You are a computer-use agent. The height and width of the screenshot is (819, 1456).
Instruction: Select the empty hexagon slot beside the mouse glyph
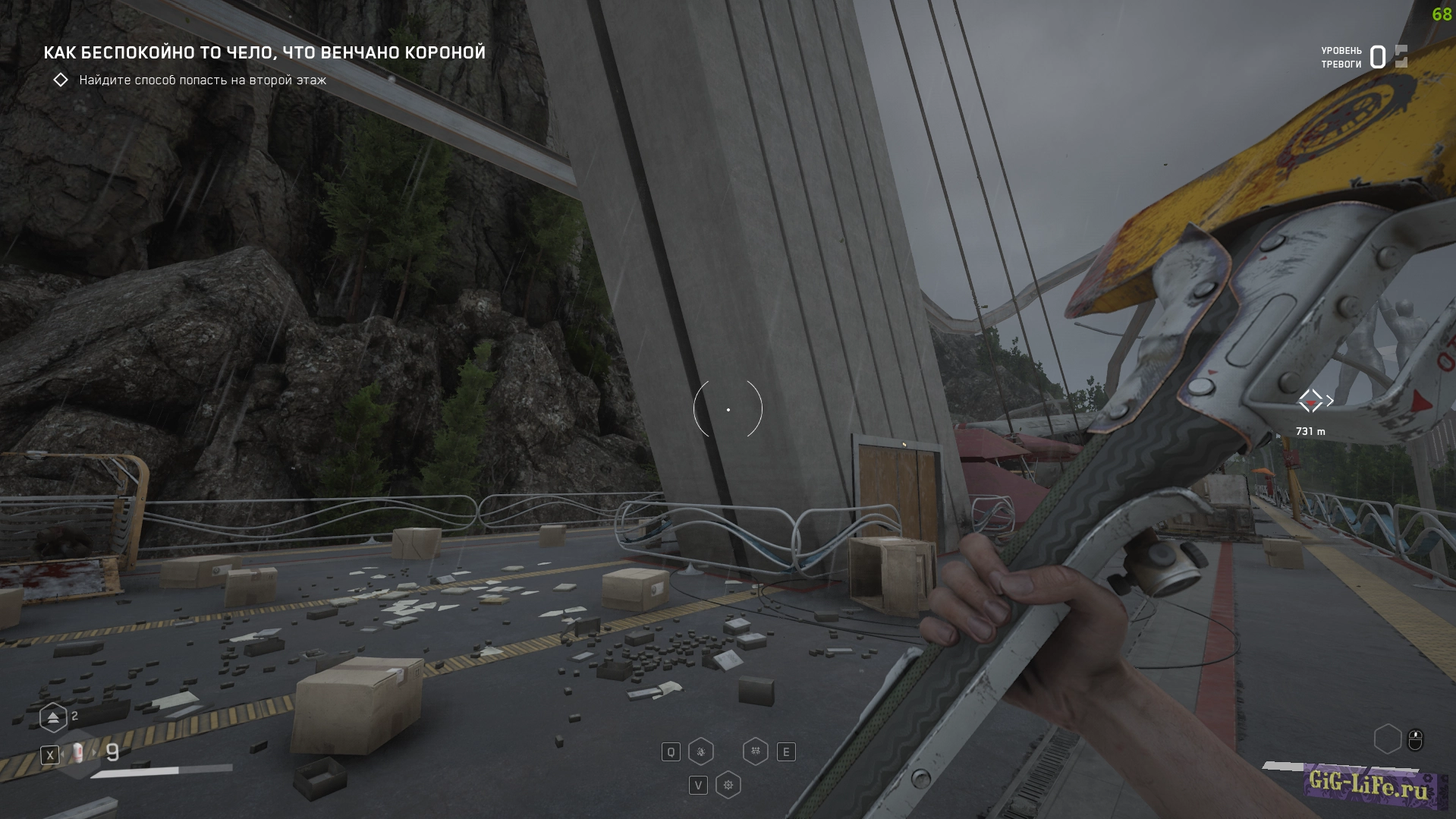1387,739
